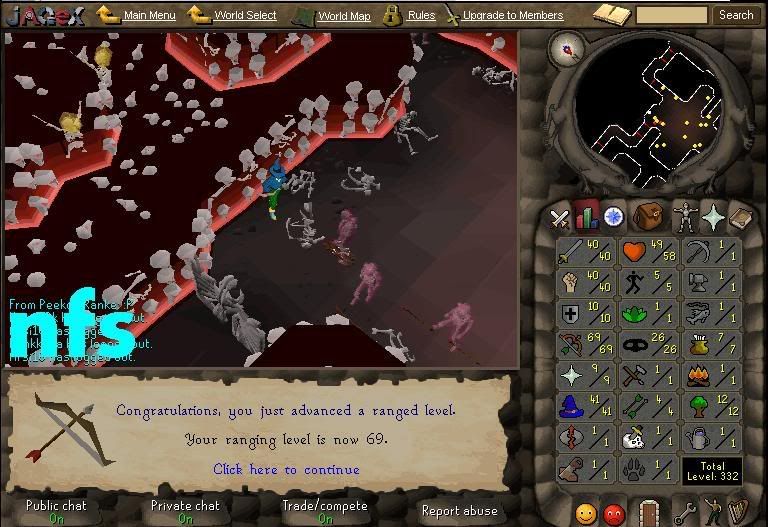Open the wrench options tab

[x=685, y=513]
